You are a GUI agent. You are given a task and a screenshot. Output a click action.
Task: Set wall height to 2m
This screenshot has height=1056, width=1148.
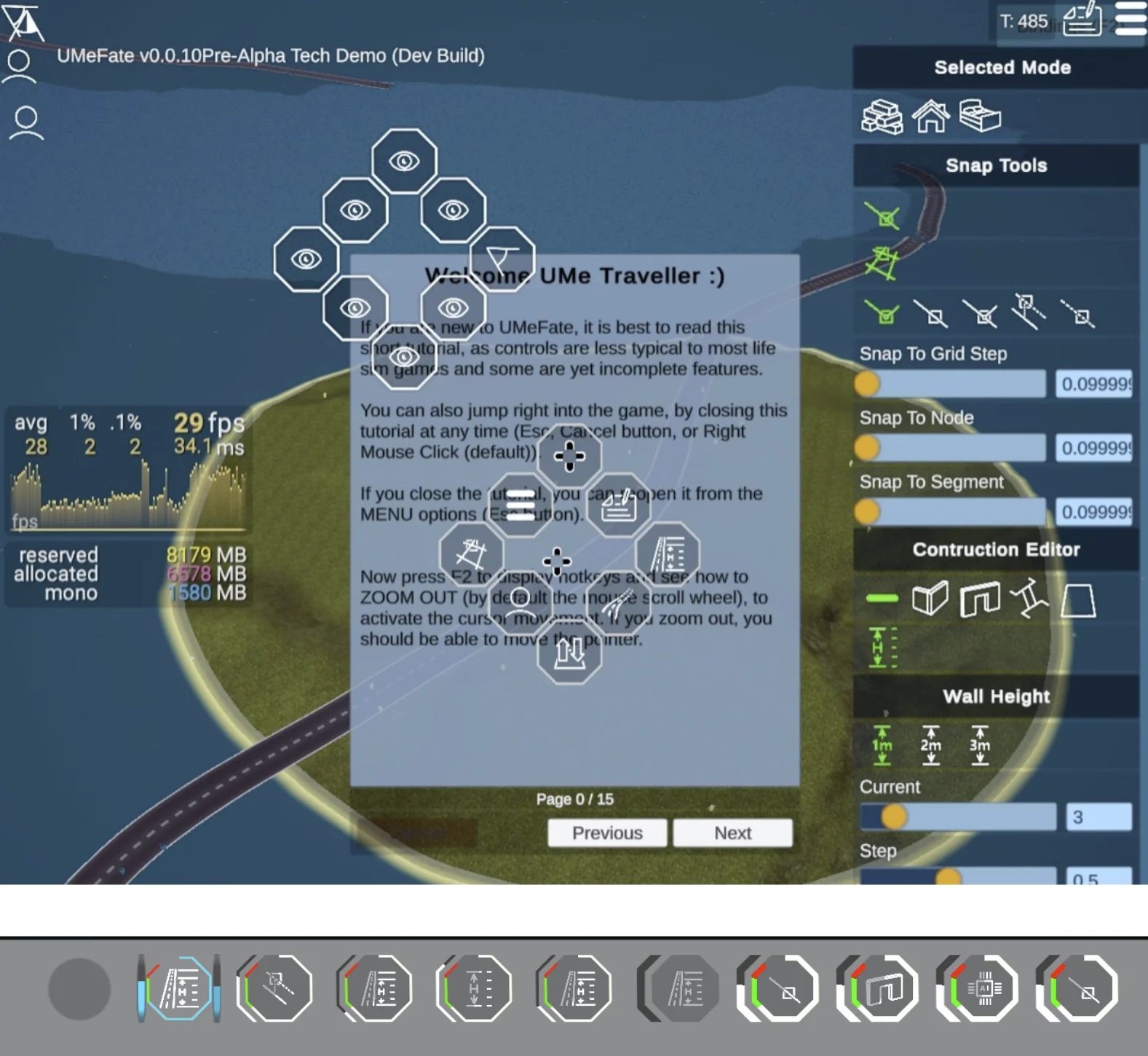click(930, 744)
